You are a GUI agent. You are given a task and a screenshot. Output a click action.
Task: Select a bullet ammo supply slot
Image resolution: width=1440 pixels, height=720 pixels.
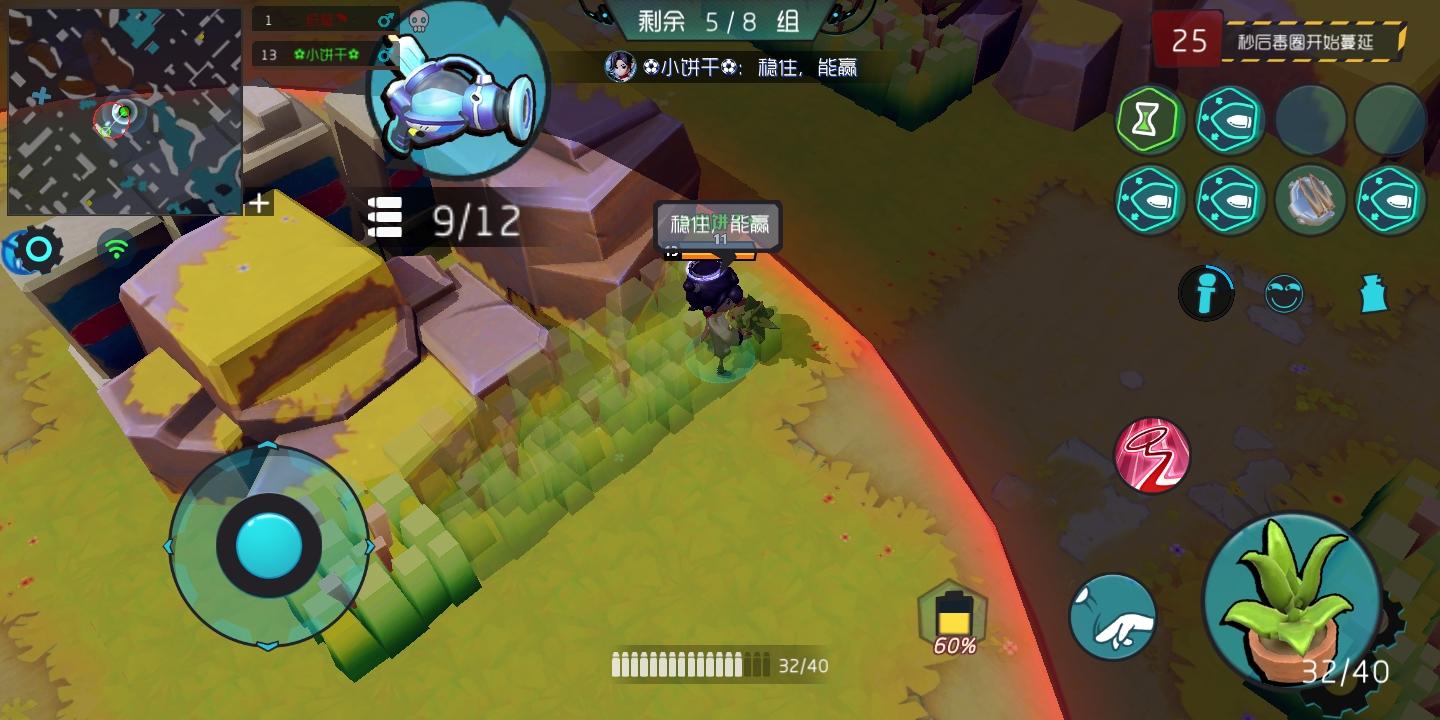pyautogui.click(x=1230, y=120)
